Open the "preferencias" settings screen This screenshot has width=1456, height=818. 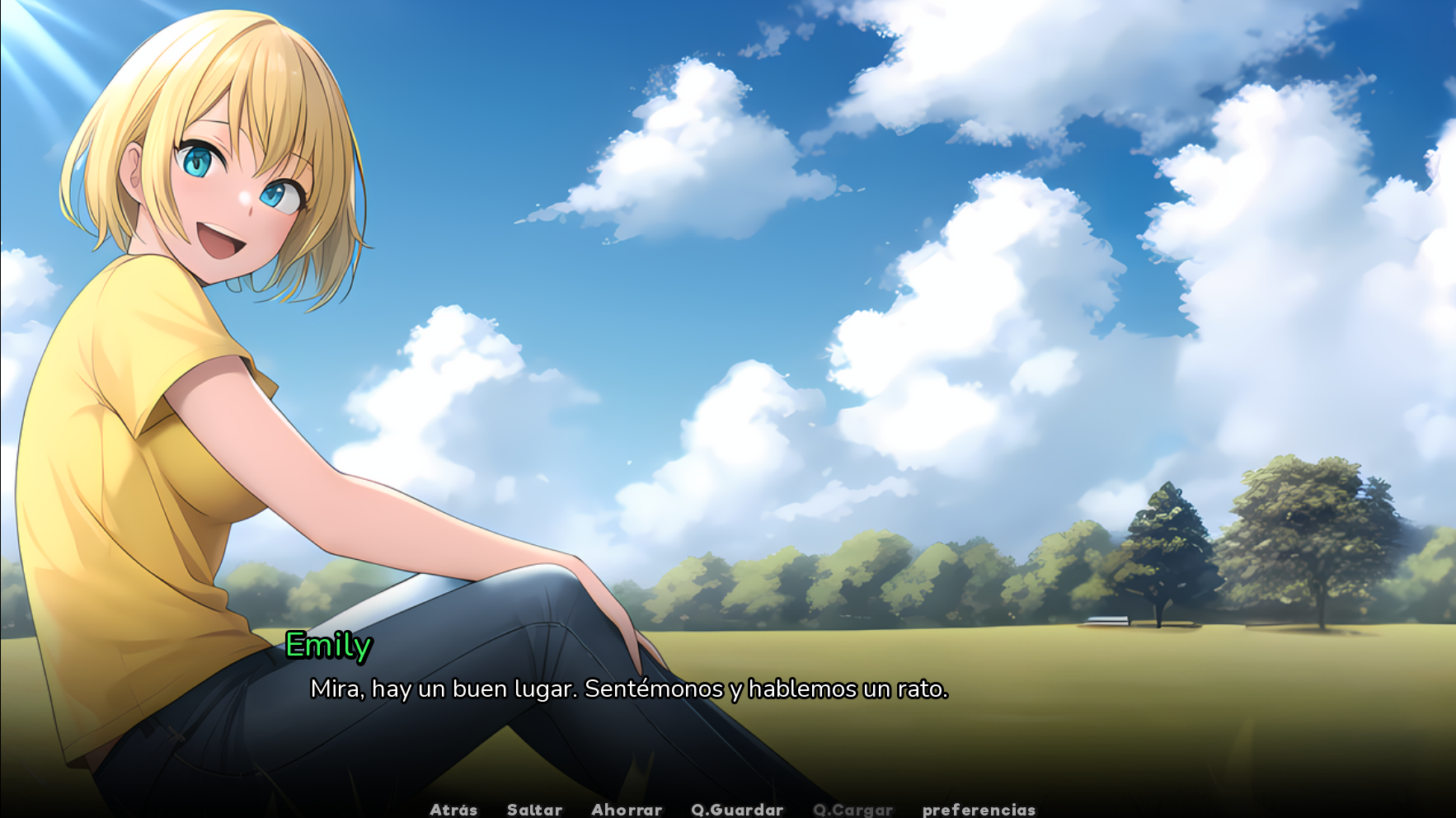(x=979, y=810)
